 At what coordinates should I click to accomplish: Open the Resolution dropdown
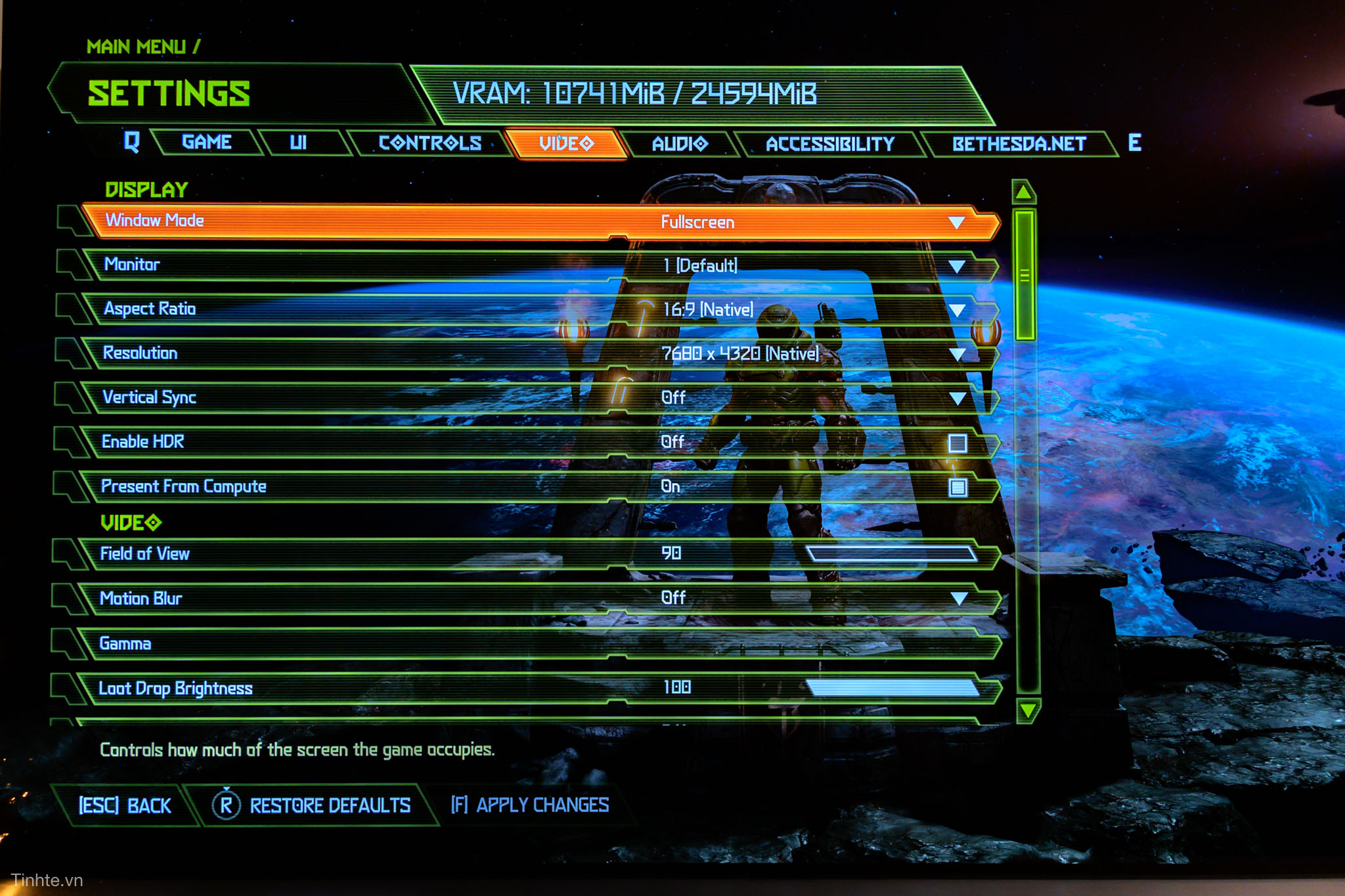click(x=957, y=354)
